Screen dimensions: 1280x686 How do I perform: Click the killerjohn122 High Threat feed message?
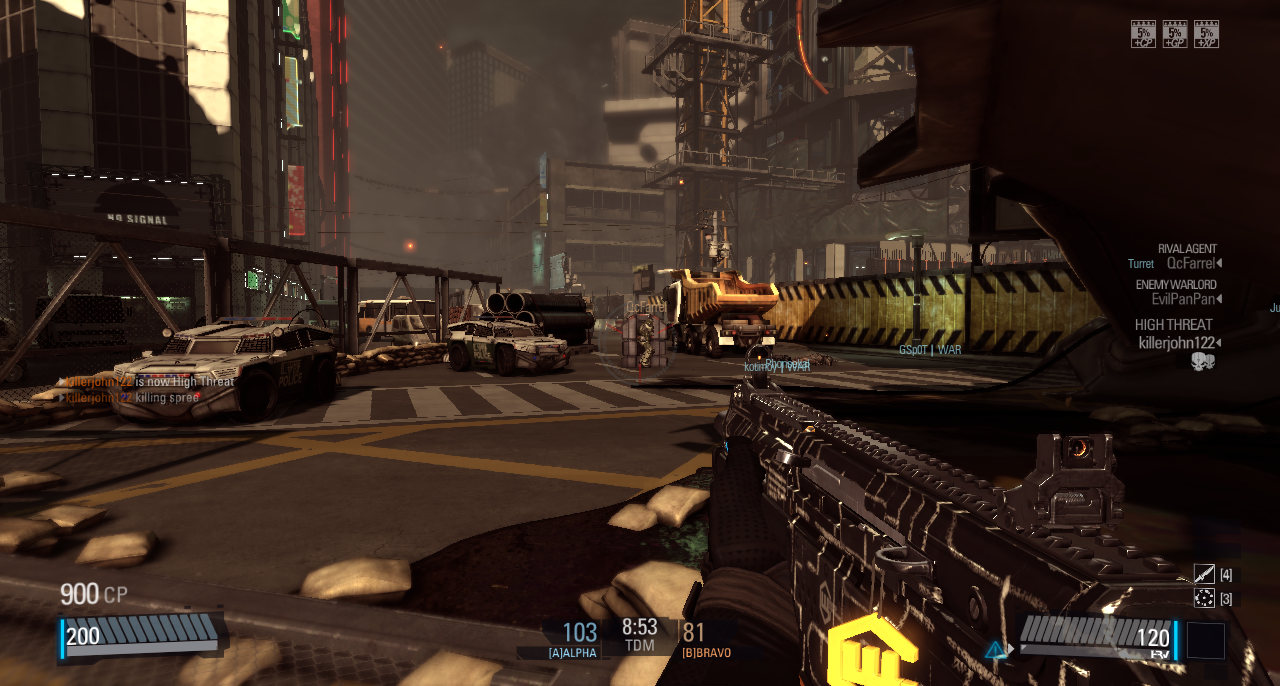[148, 381]
